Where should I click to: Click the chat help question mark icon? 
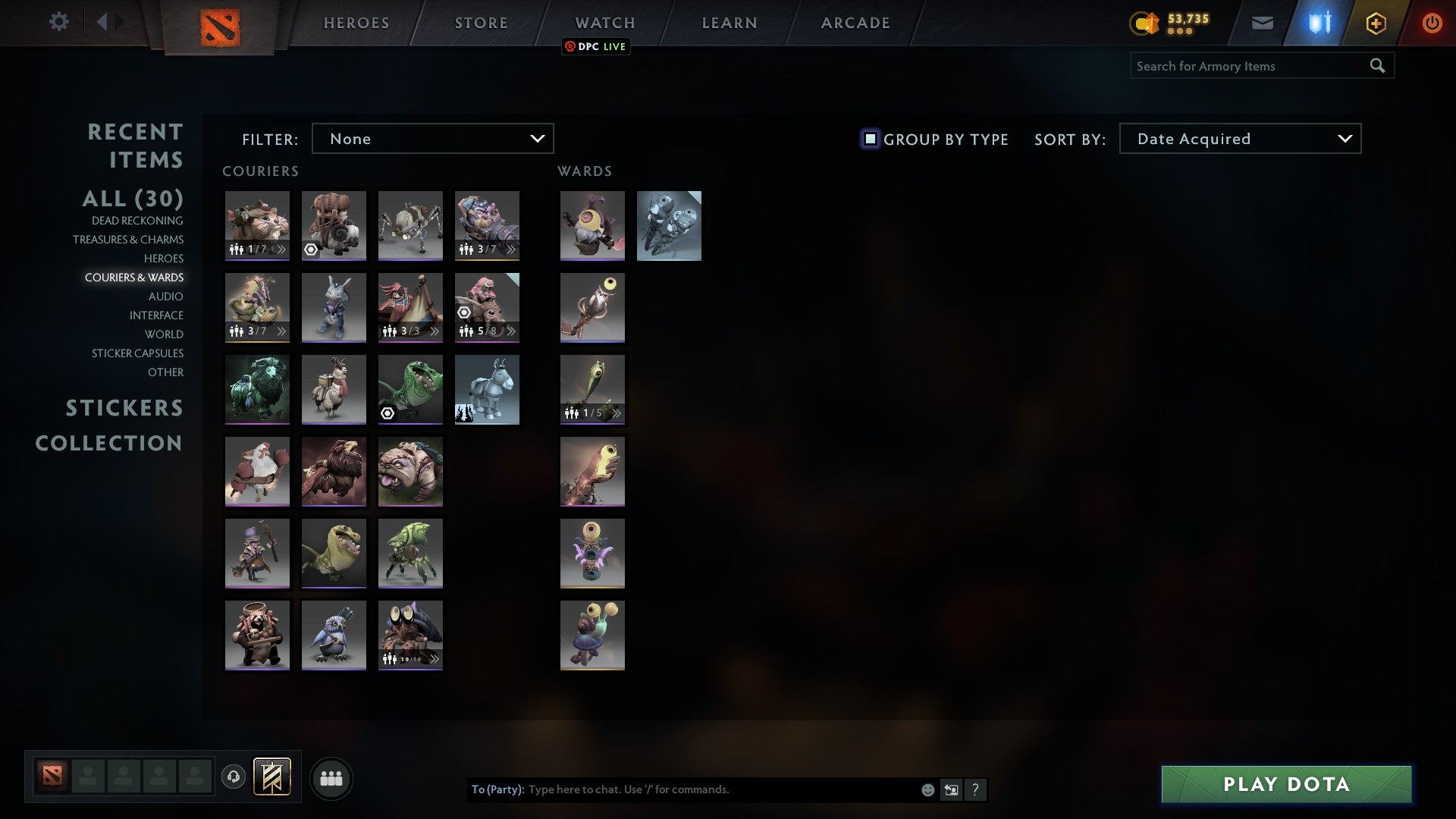(x=975, y=789)
